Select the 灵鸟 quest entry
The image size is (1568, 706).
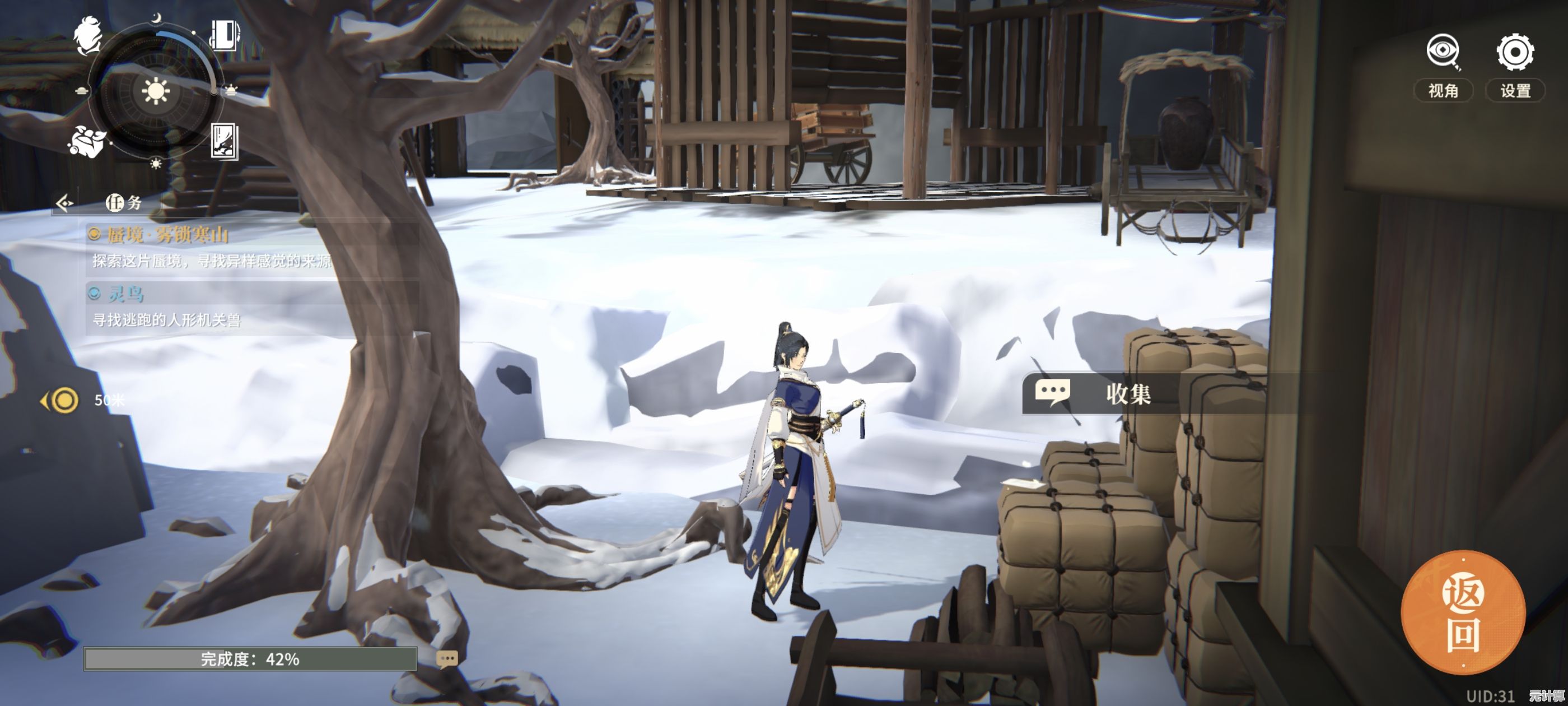point(126,294)
